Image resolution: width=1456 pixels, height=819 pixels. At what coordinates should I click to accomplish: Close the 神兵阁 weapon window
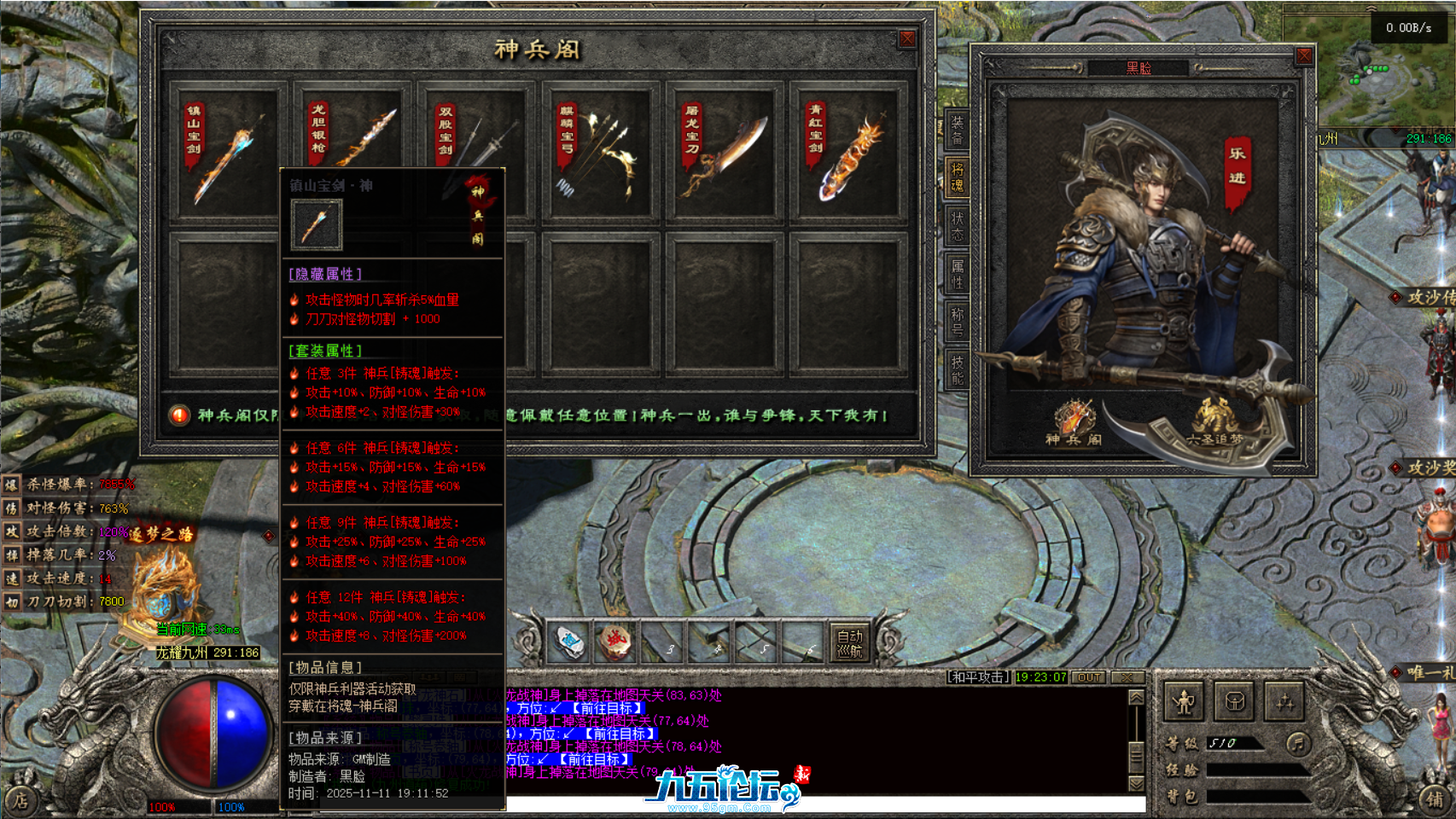pos(907,39)
